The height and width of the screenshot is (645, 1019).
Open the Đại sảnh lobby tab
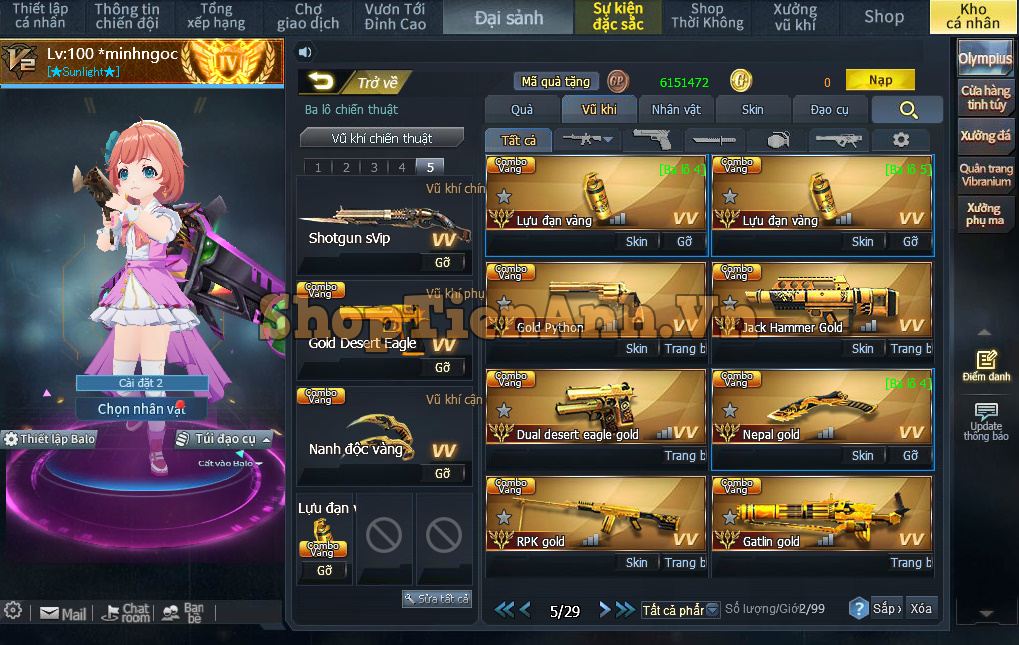coord(509,17)
